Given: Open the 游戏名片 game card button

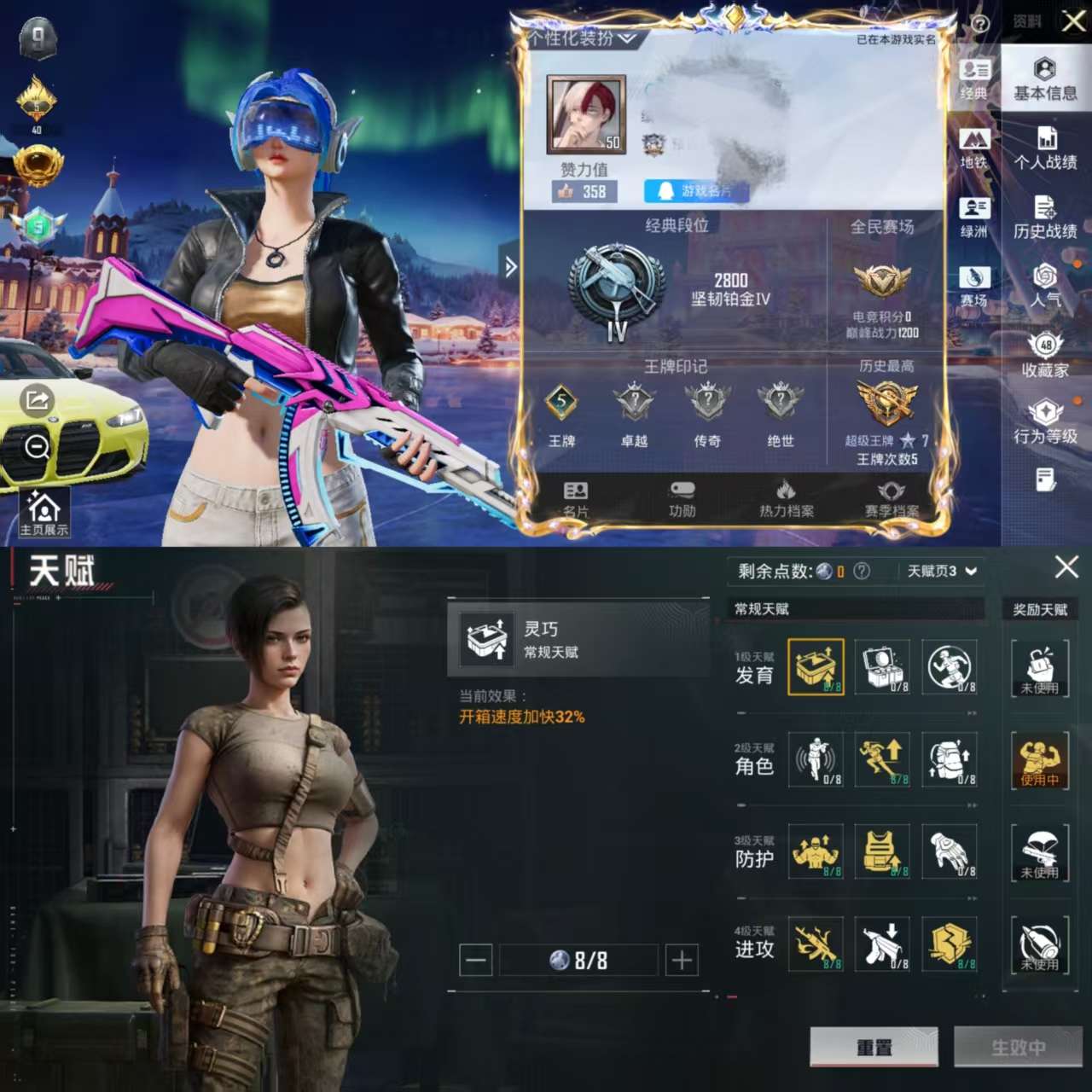Looking at the screenshot, I should click(696, 191).
